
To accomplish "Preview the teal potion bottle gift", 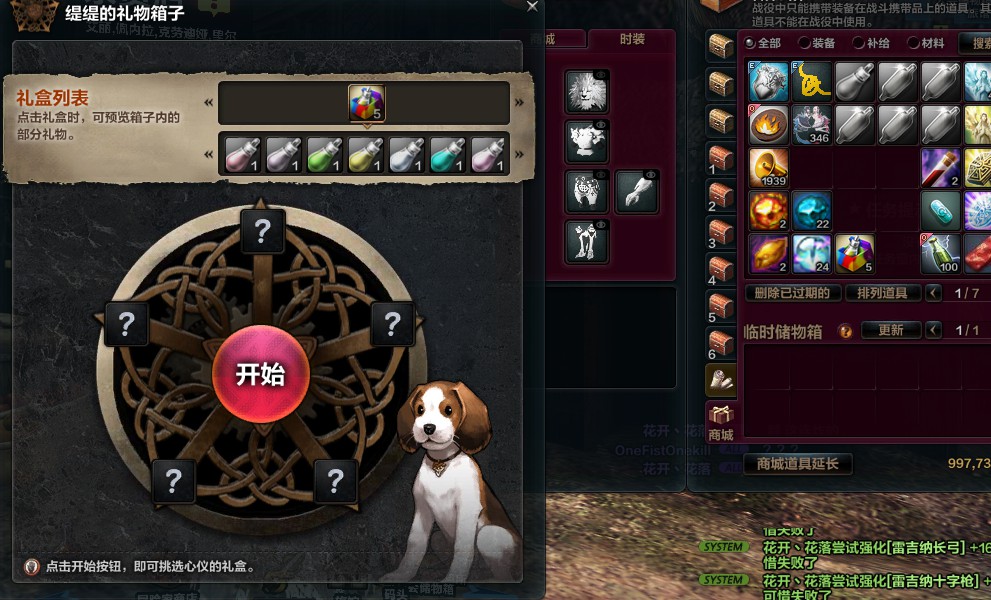I will tap(447, 154).
